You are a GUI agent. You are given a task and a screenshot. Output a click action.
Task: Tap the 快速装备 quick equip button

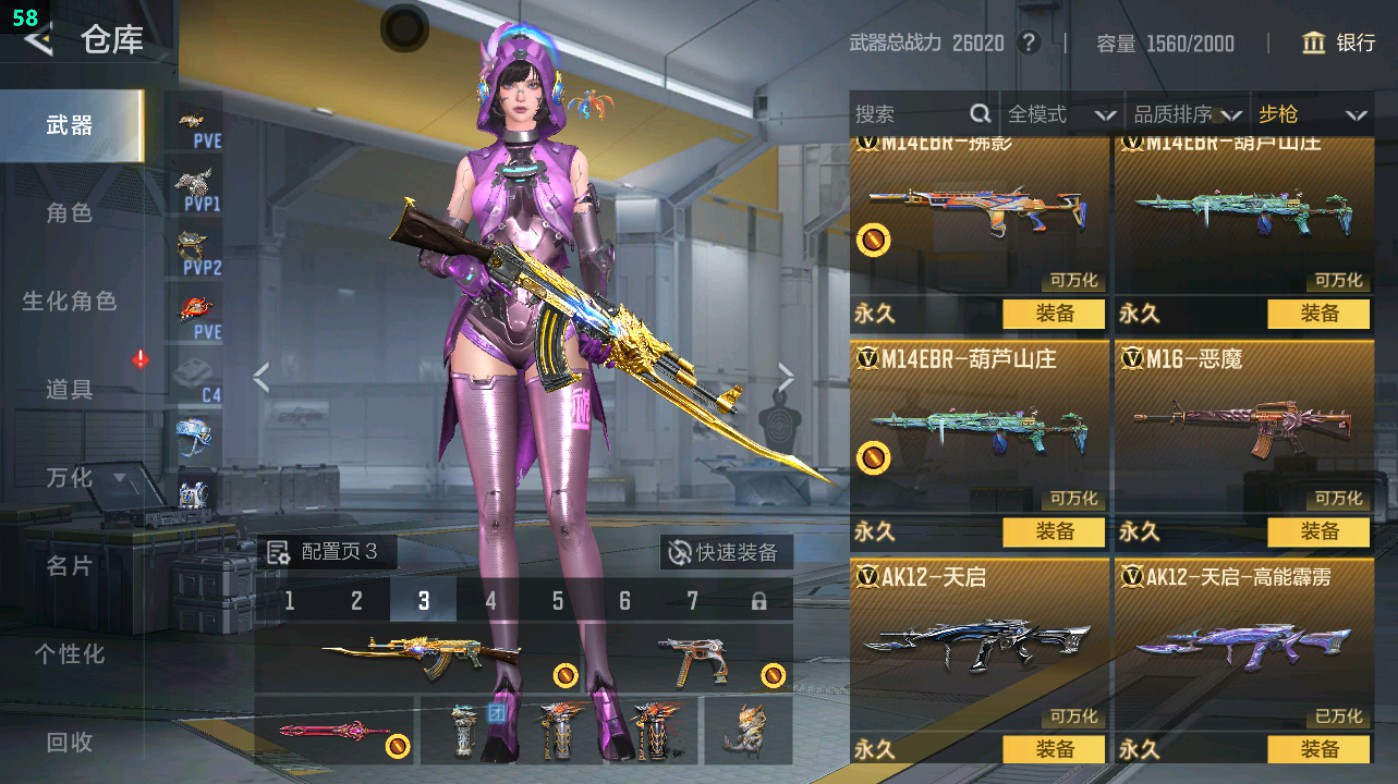click(x=725, y=552)
